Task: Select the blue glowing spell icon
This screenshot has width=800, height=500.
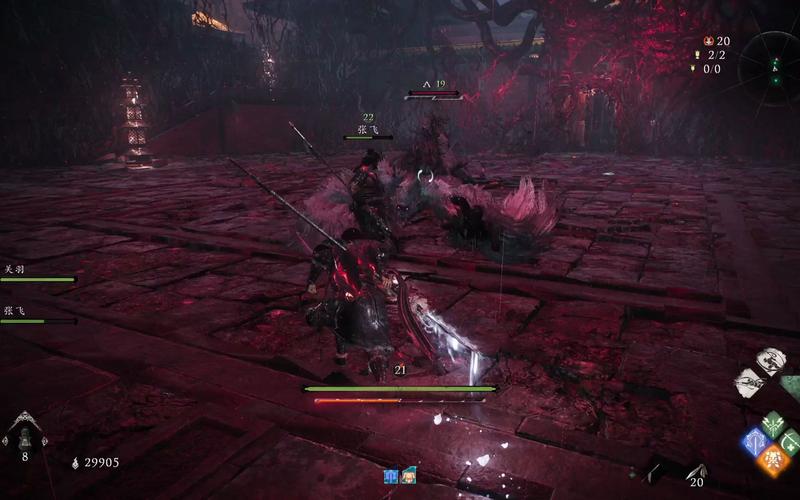Action: point(754,442)
